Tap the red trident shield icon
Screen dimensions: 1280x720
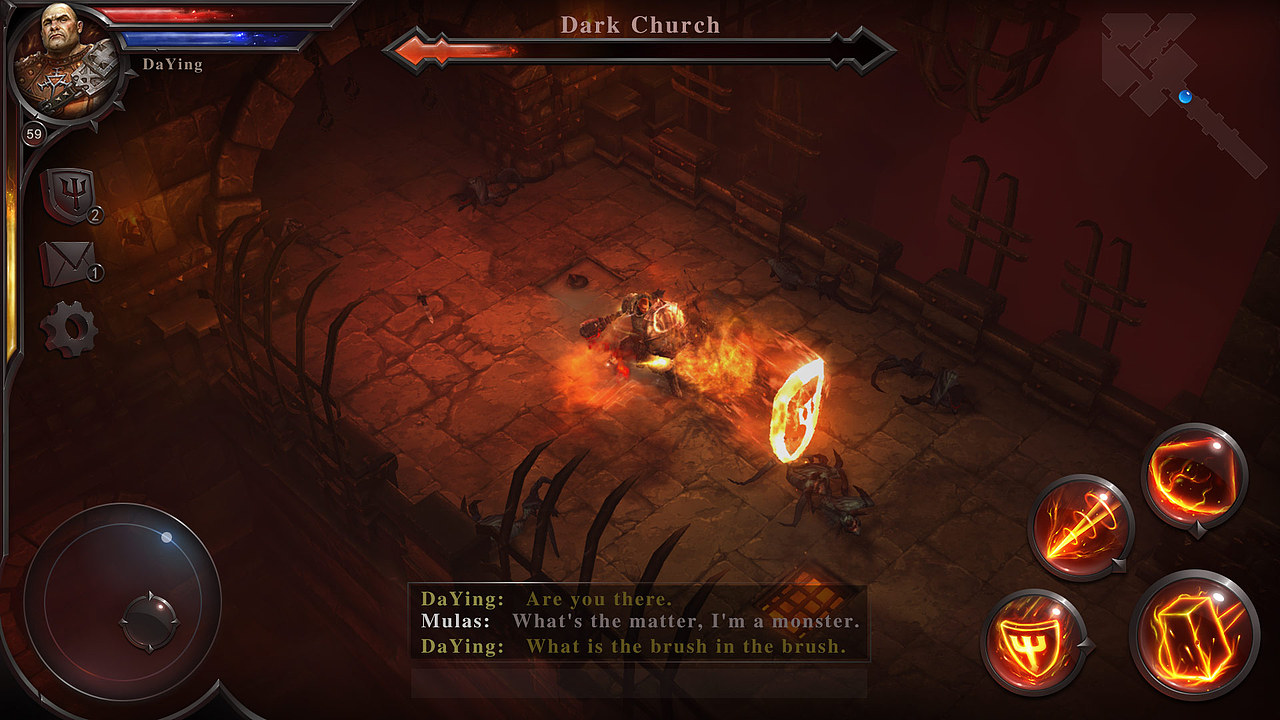click(x=68, y=193)
